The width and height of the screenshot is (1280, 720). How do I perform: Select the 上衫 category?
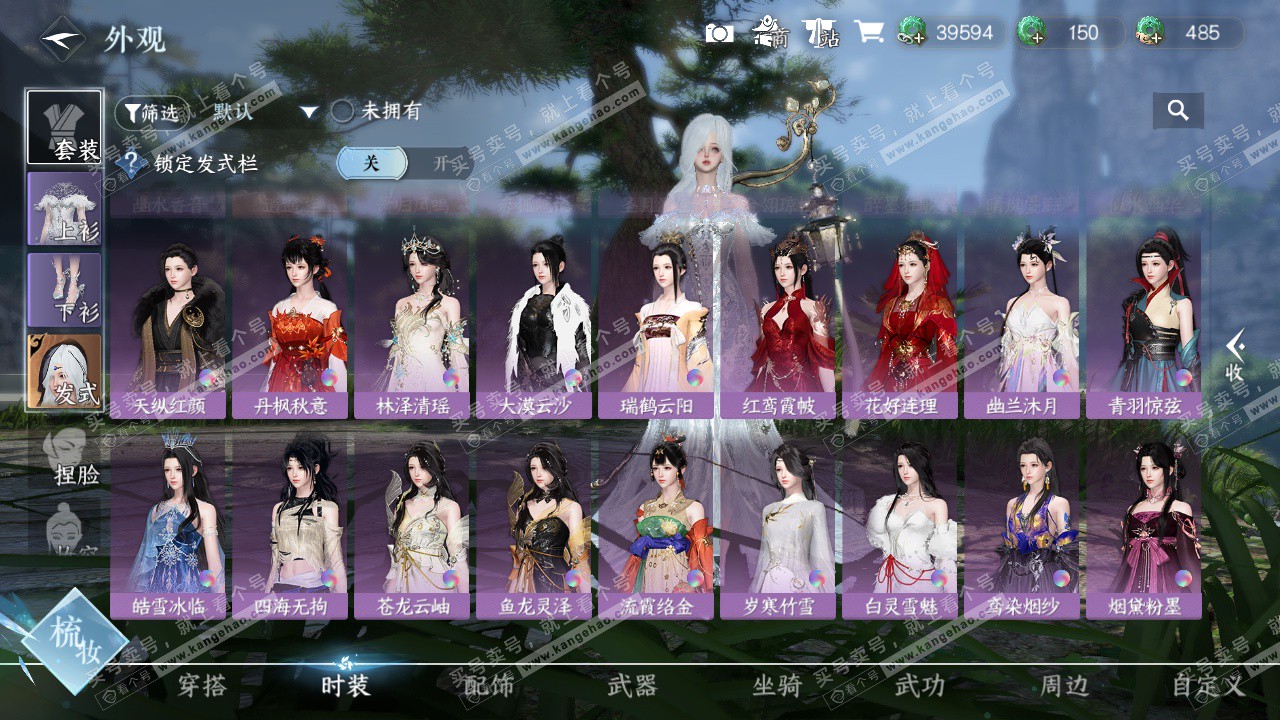[64, 208]
